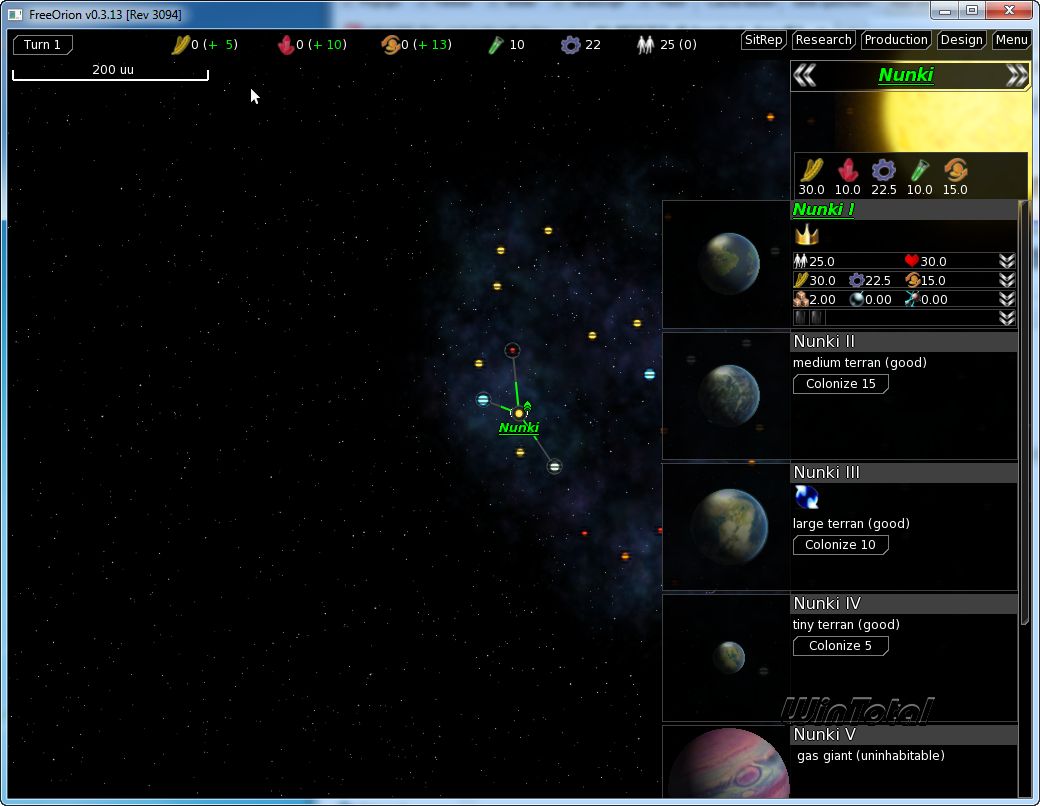Open the SitRep report
The width and height of the screenshot is (1040, 806).
click(x=763, y=40)
